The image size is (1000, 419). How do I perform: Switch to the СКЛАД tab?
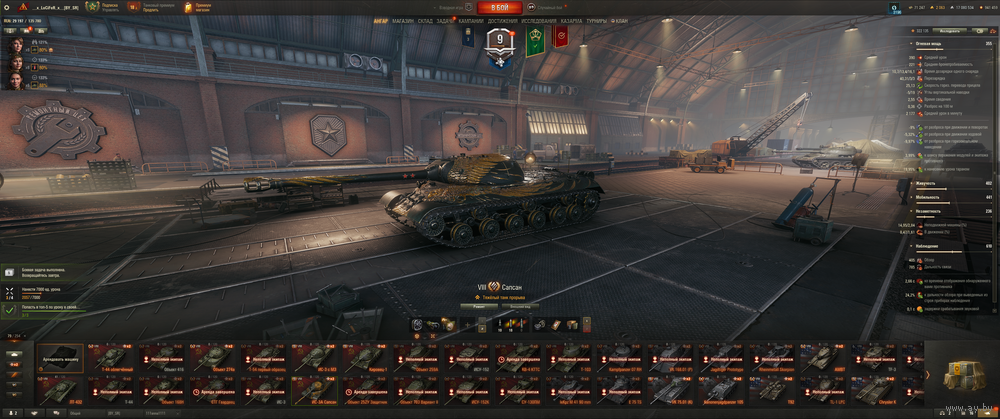(425, 20)
